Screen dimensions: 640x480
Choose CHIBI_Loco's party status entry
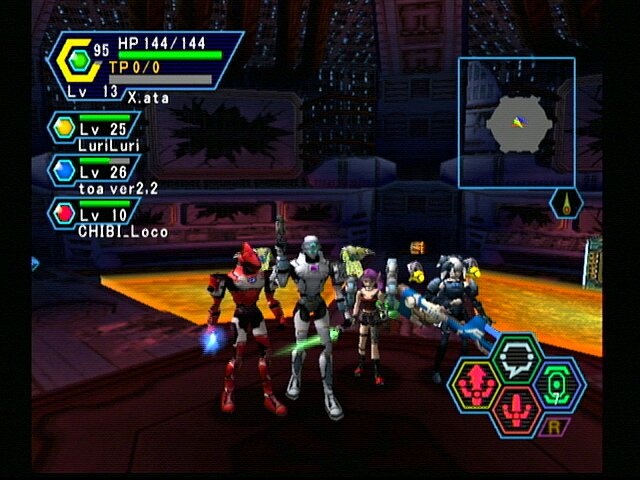click(95, 218)
